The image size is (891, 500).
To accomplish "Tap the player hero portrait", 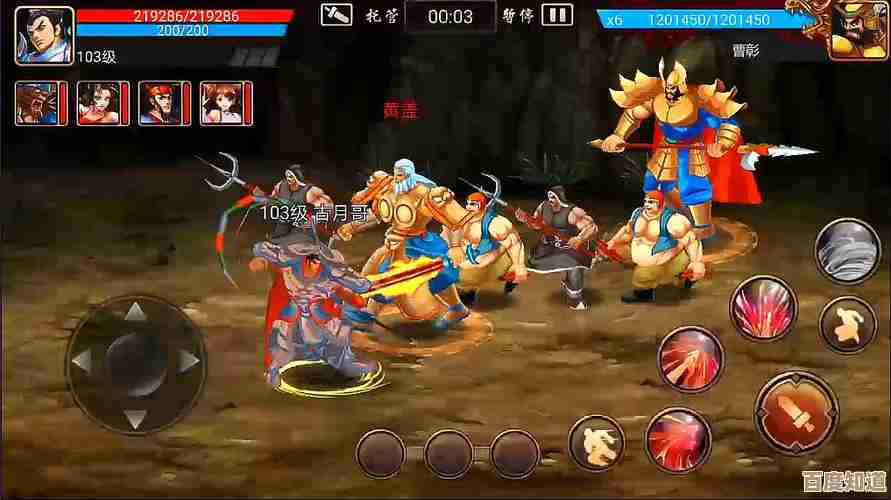I will (x=44, y=34).
